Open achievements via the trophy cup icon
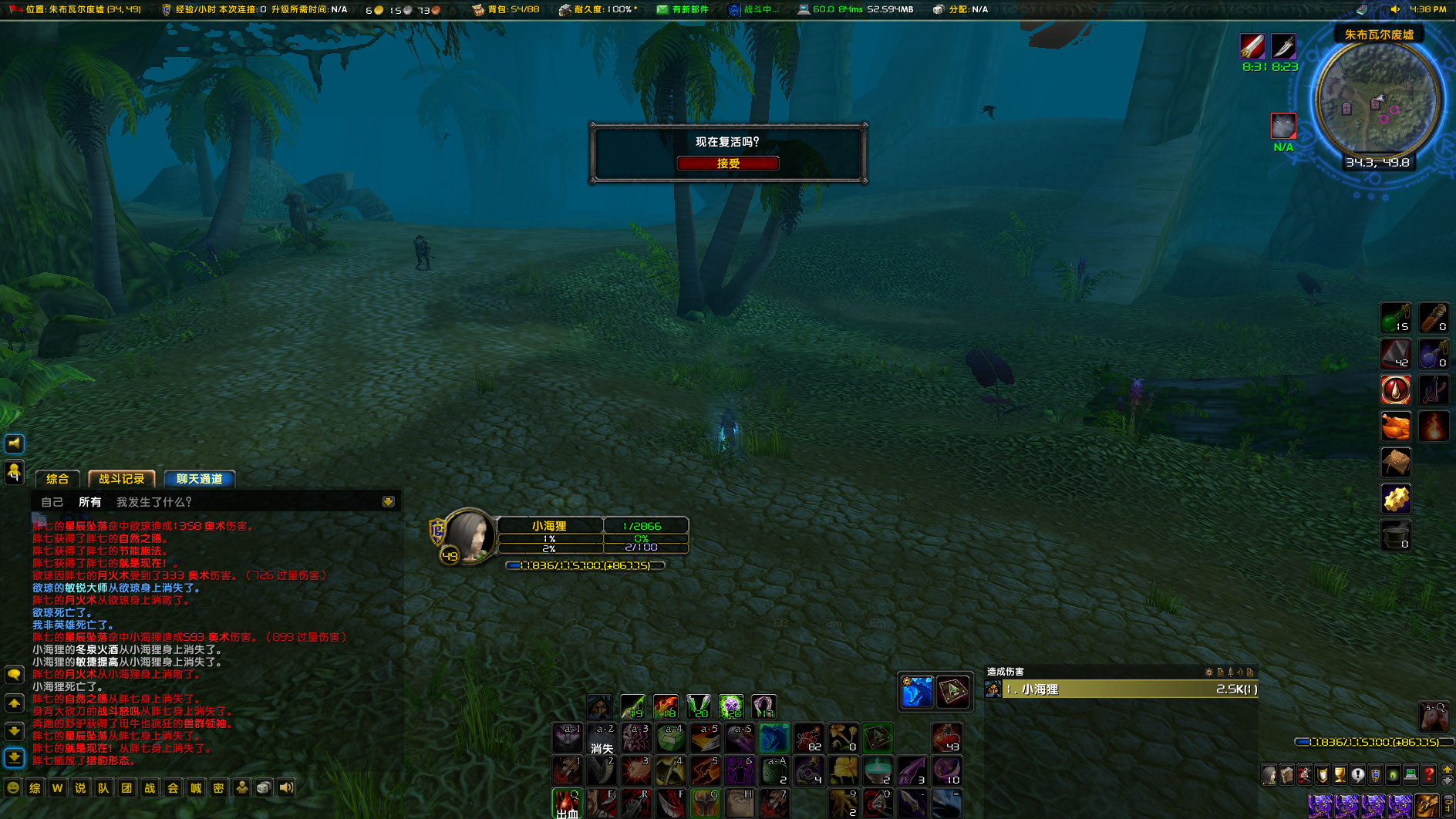This screenshot has width=1456, height=819. tap(1340, 773)
